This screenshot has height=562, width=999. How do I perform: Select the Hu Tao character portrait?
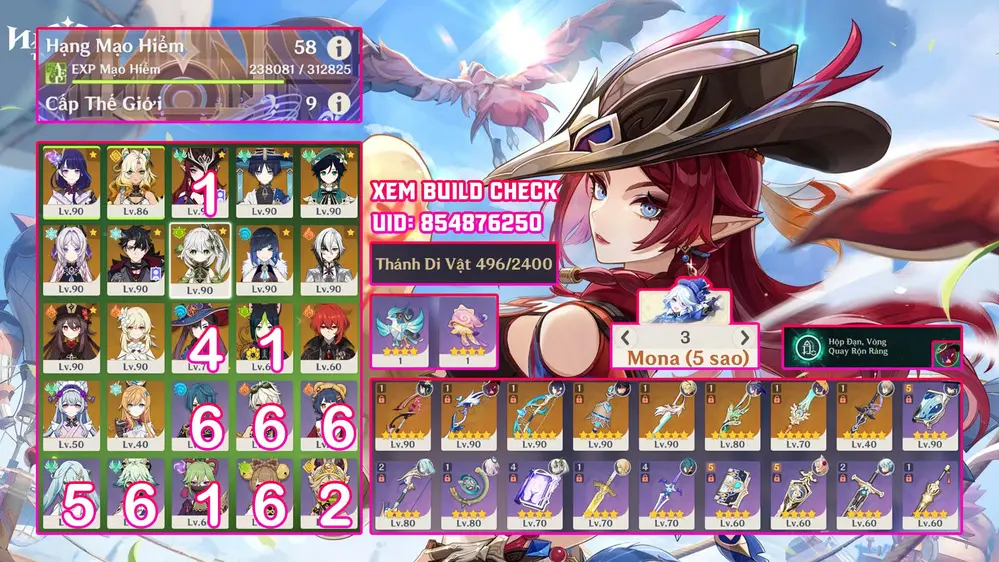[x=71, y=338]
